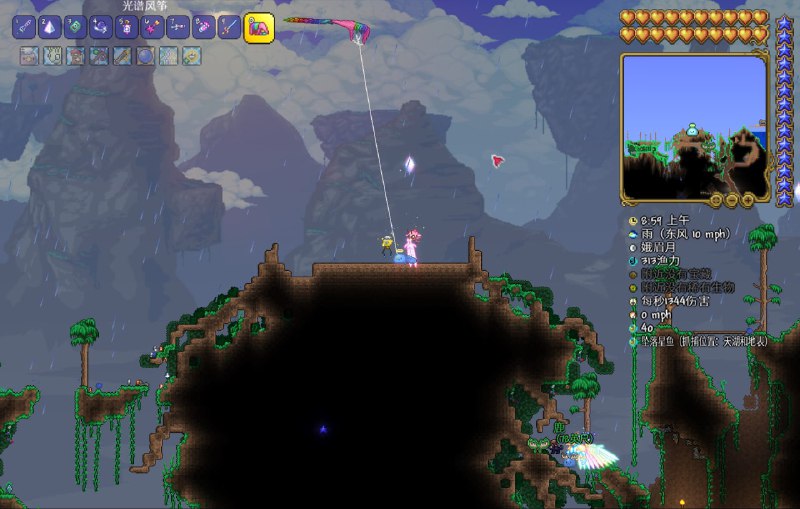Select the sword in hotbar slot 9

point(229,27)
